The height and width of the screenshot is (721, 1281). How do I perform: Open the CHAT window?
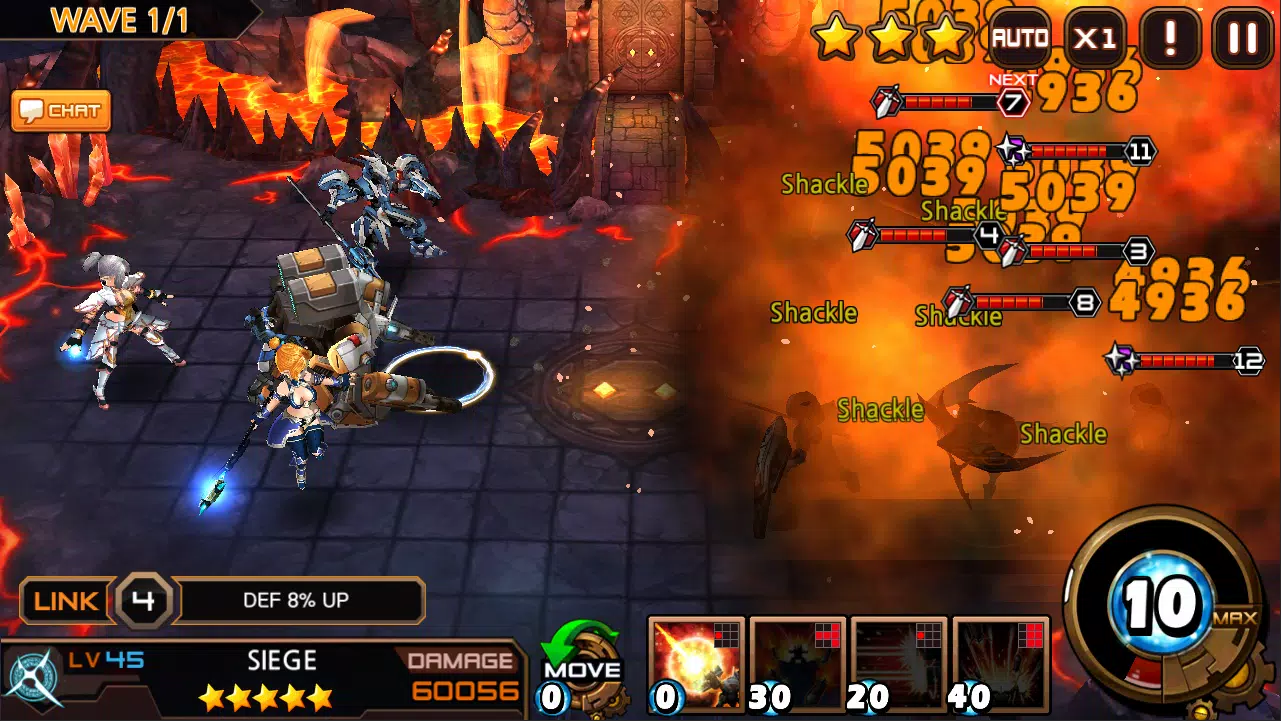pos(60,111)
